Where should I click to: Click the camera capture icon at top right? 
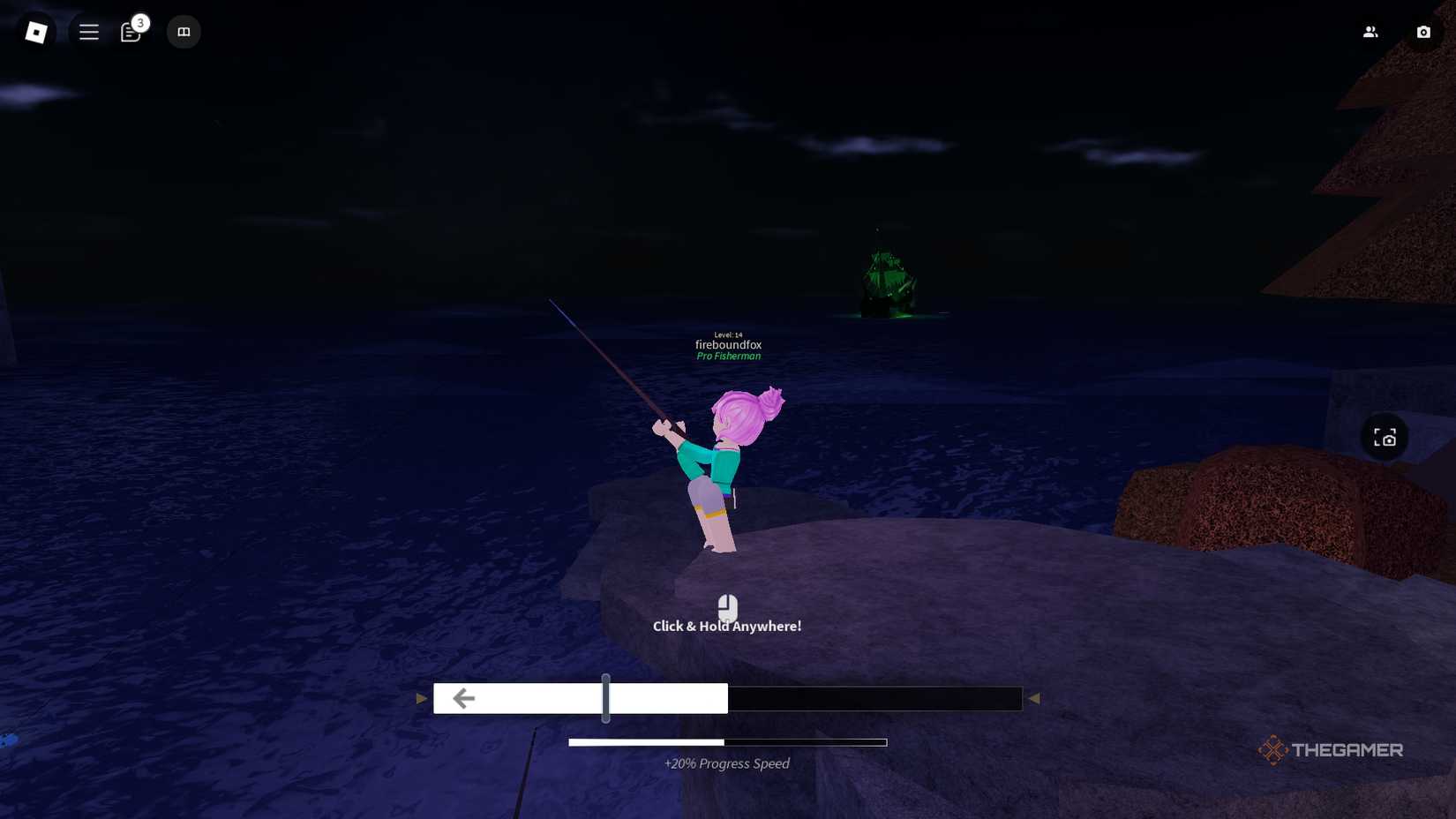click(1423, 32)
